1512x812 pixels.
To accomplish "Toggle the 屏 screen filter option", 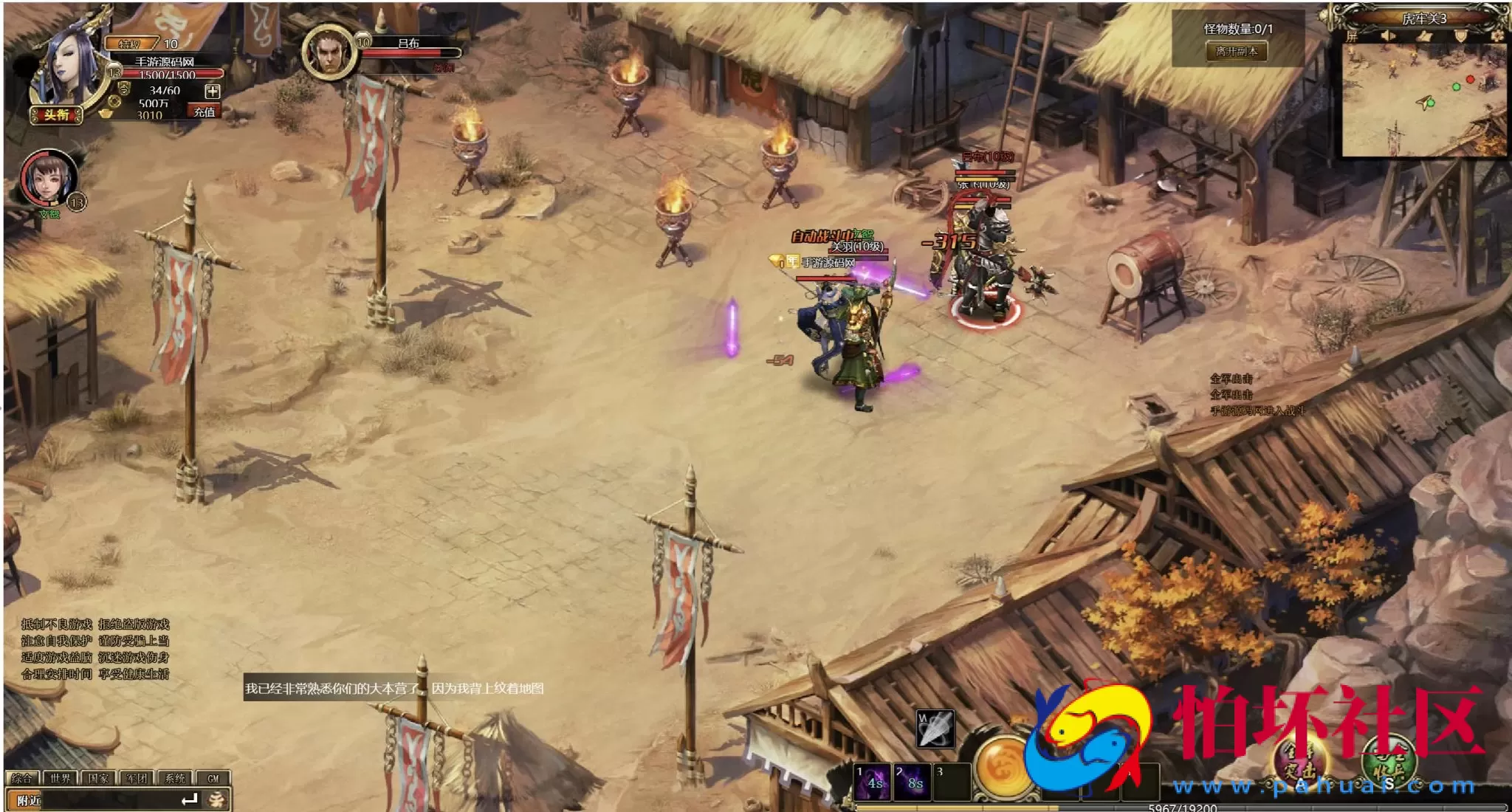I will (1353, 36).
